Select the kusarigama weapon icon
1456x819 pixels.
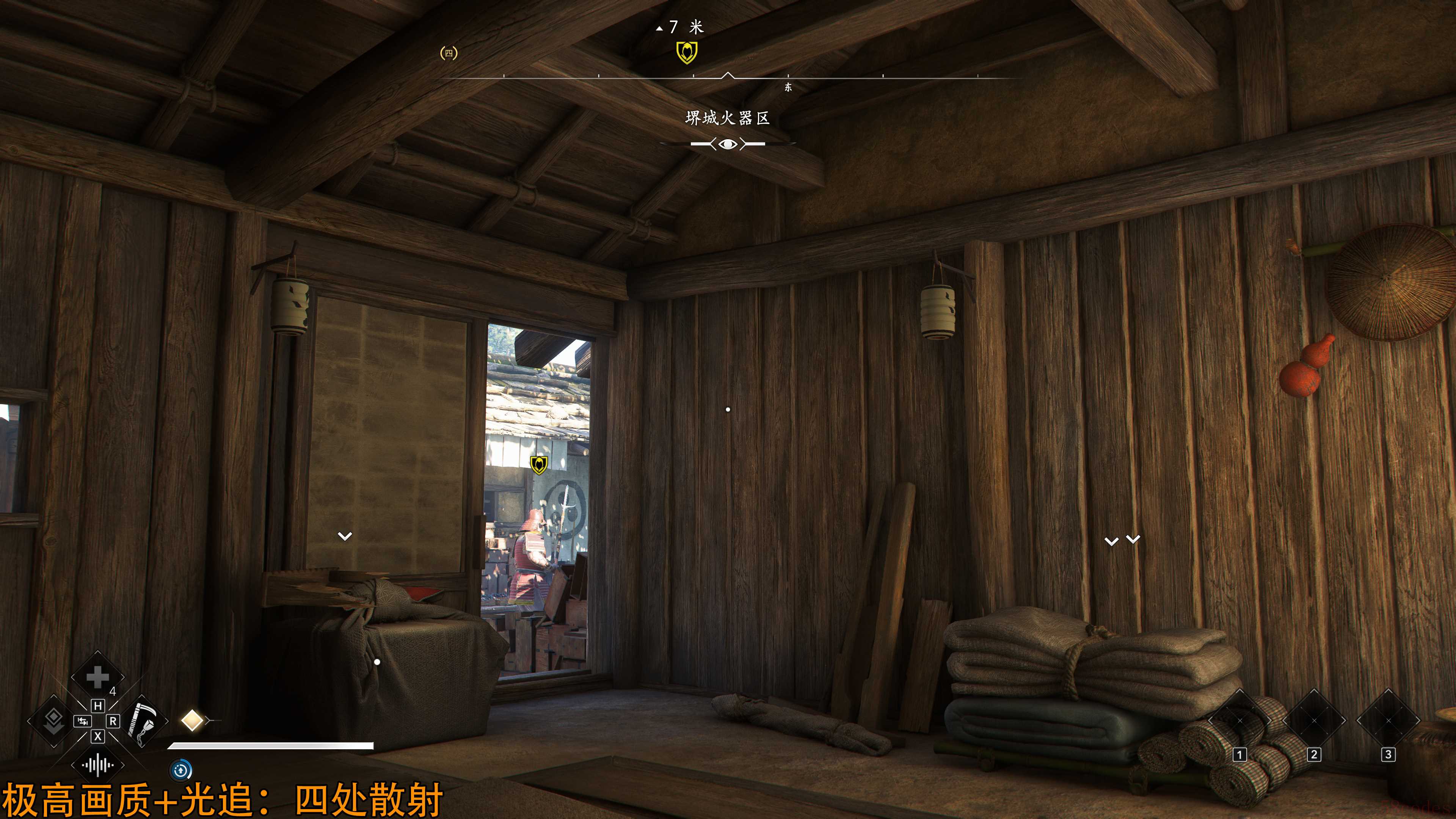[141, 721]
